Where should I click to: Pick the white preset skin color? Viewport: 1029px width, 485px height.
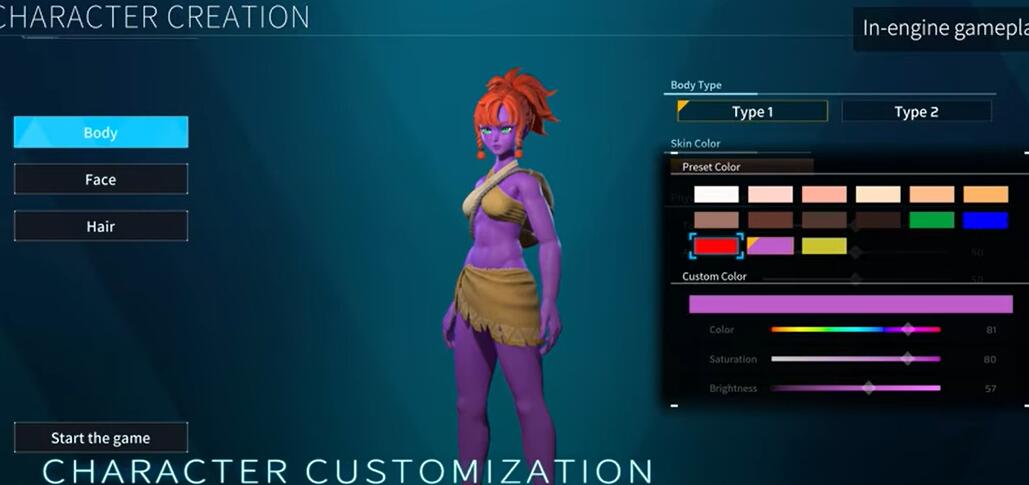point(716,195)
